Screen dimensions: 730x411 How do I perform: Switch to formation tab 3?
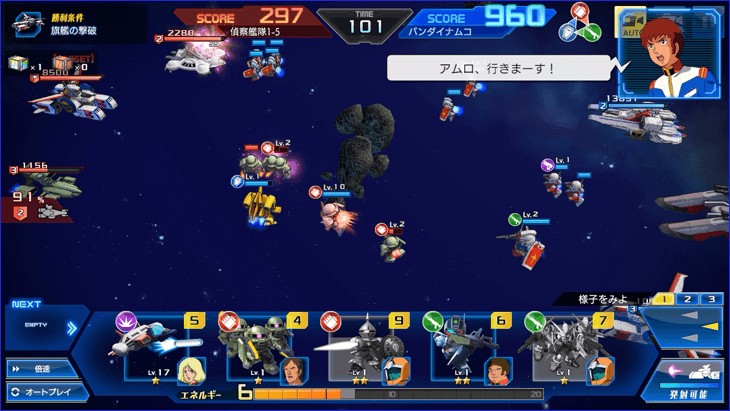pyautogui.click(x=711, y=299)
